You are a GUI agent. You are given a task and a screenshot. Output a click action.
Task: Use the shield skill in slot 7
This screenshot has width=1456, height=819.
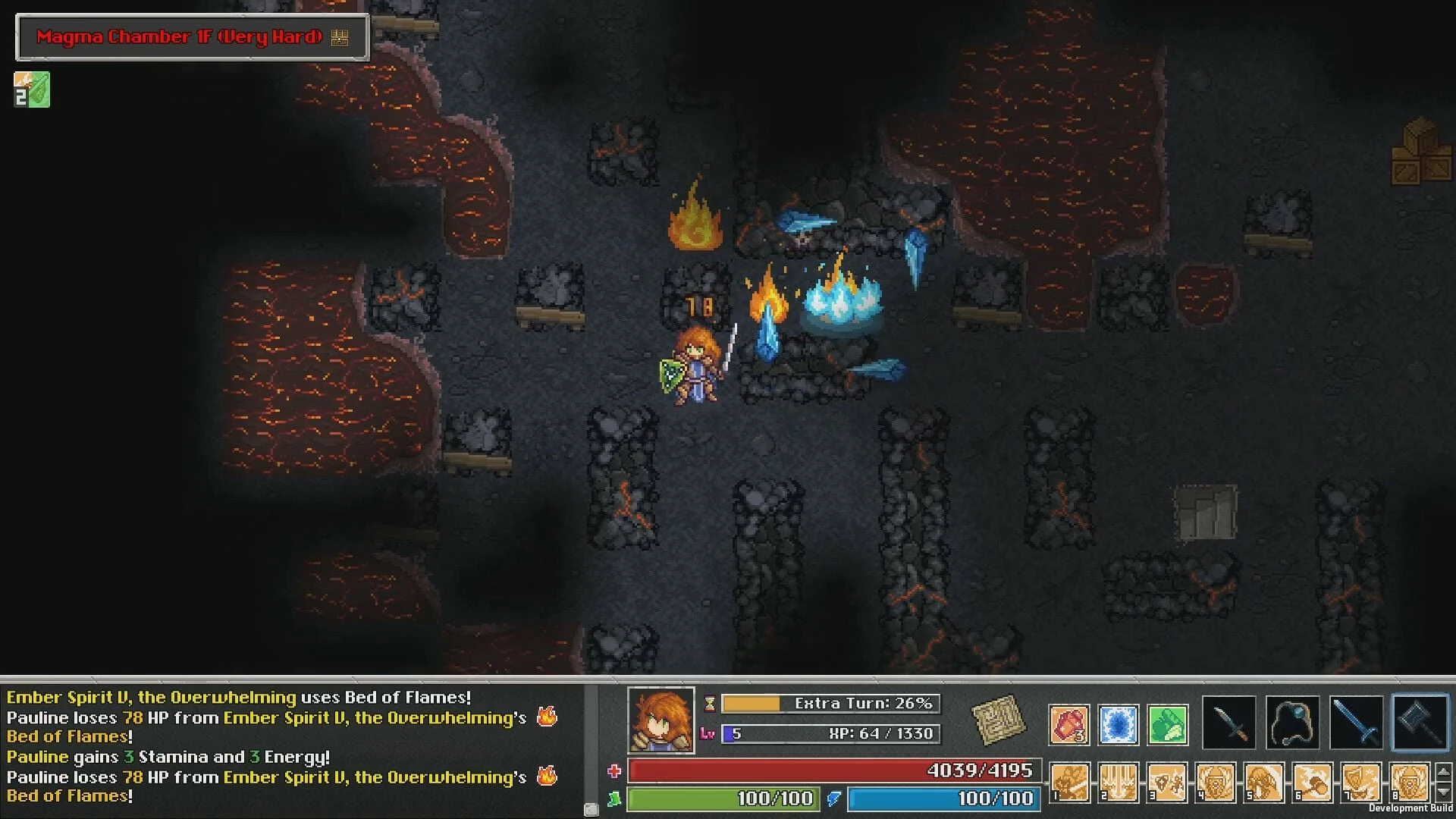(1361, 783)
